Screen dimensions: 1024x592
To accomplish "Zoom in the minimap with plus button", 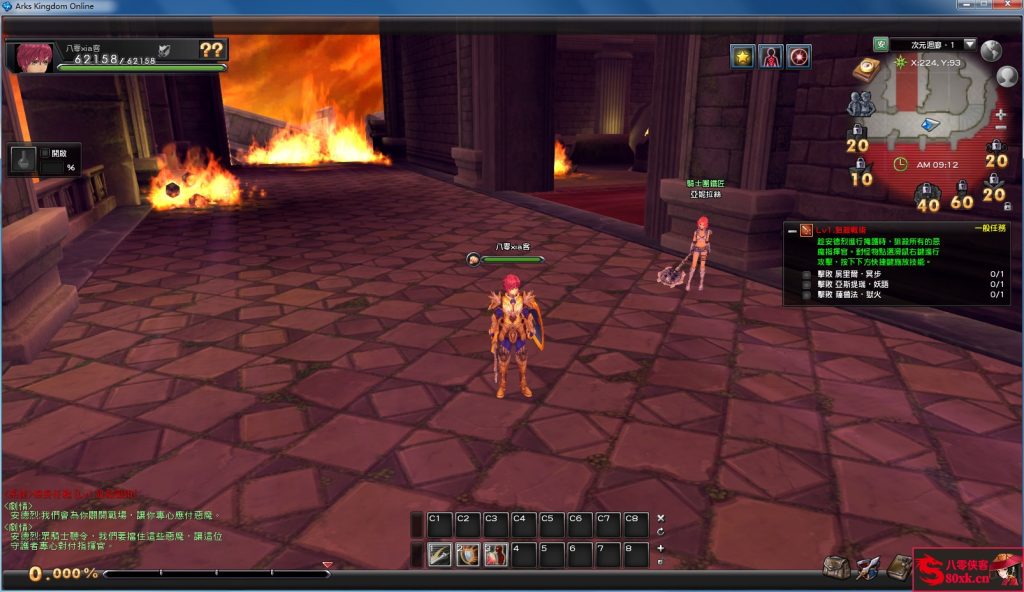I will pyautogui.click(x=1001, y=114).
